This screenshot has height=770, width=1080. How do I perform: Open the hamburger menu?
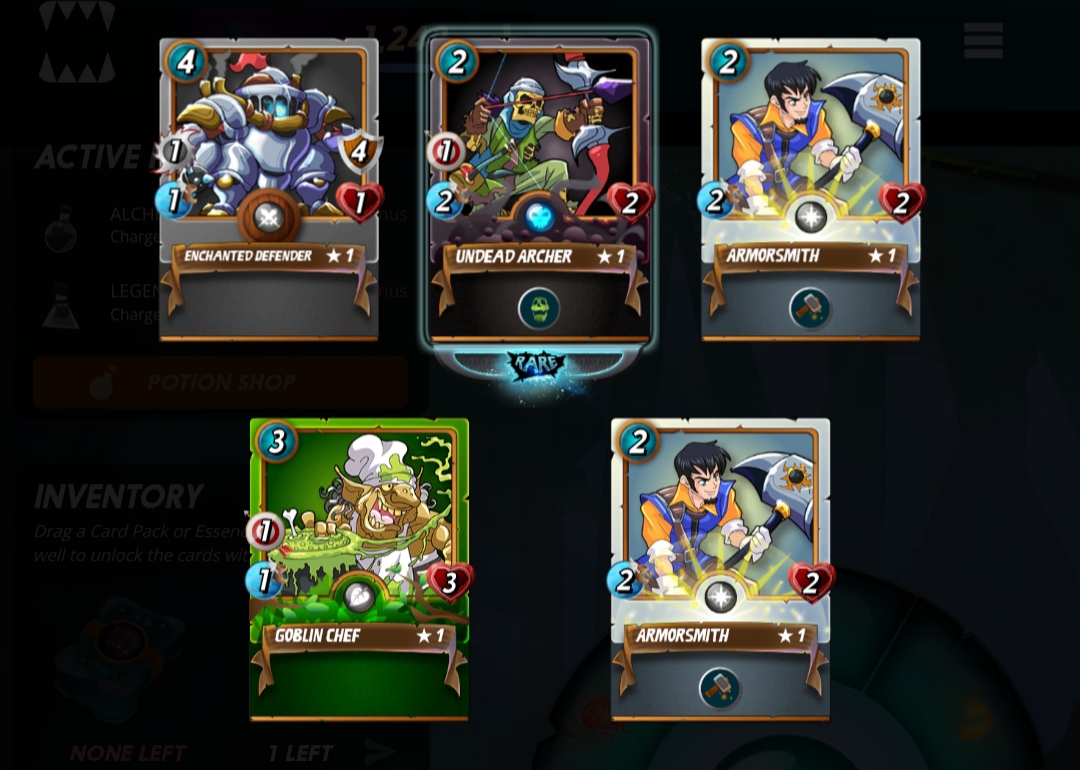coord(983,41)
